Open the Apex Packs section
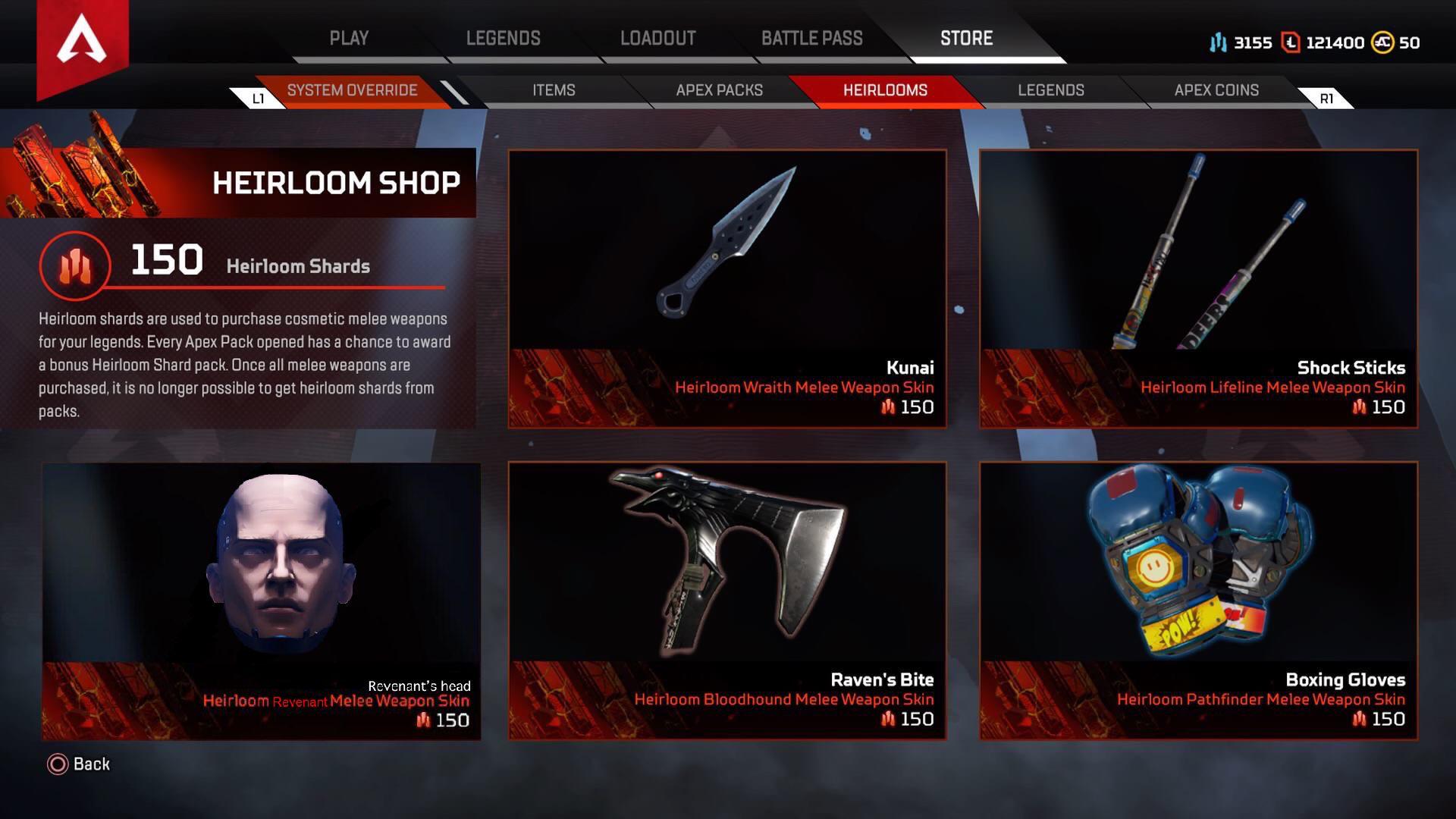The width and height of the screenshot is (1456, 819). point(719,90)
